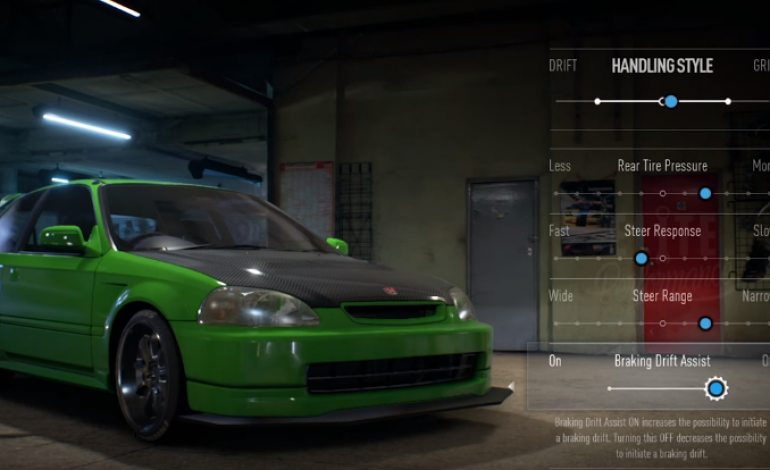Select the Steer Range slider knob

705,323
